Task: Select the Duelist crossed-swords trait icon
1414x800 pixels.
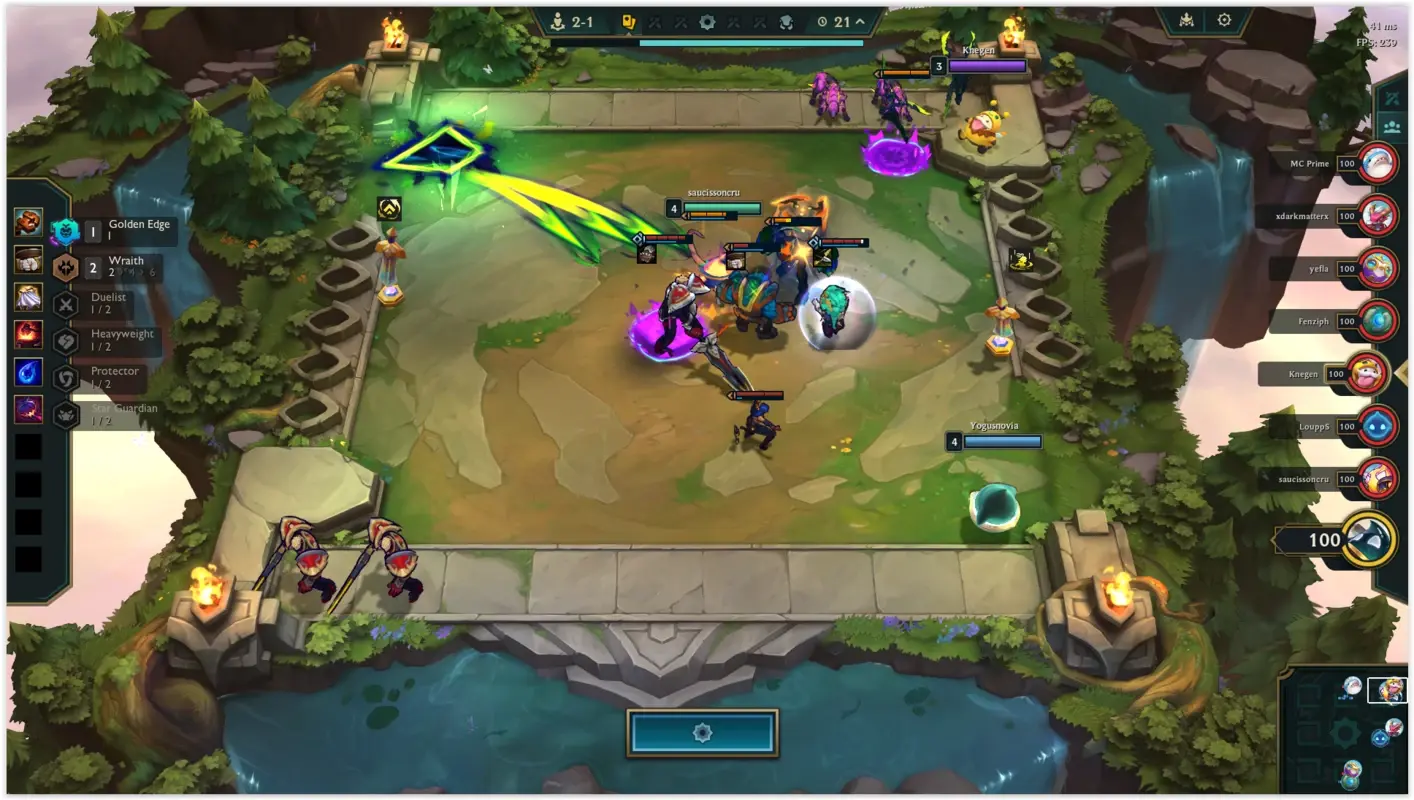Action: 64,302
